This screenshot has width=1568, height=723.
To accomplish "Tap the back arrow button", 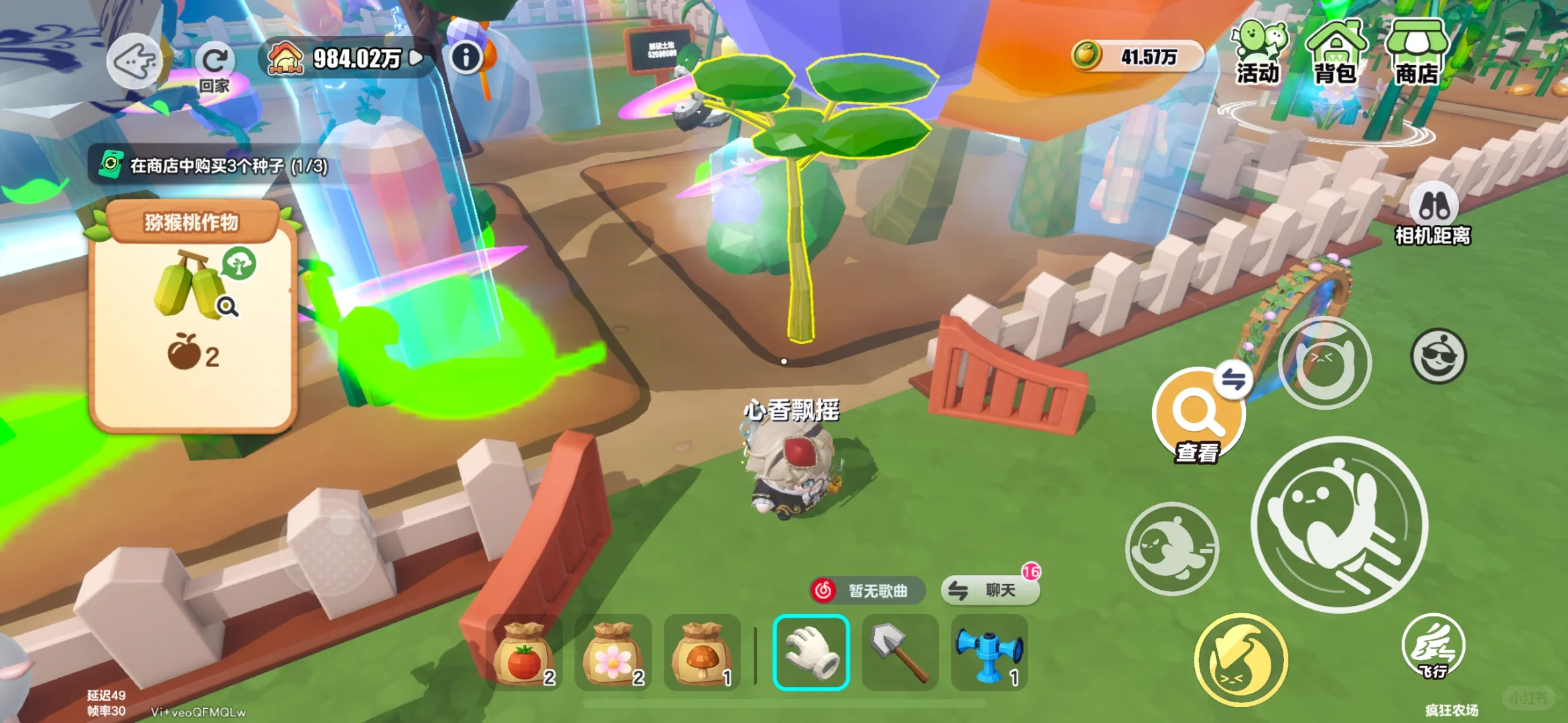I will pos(135,62).
